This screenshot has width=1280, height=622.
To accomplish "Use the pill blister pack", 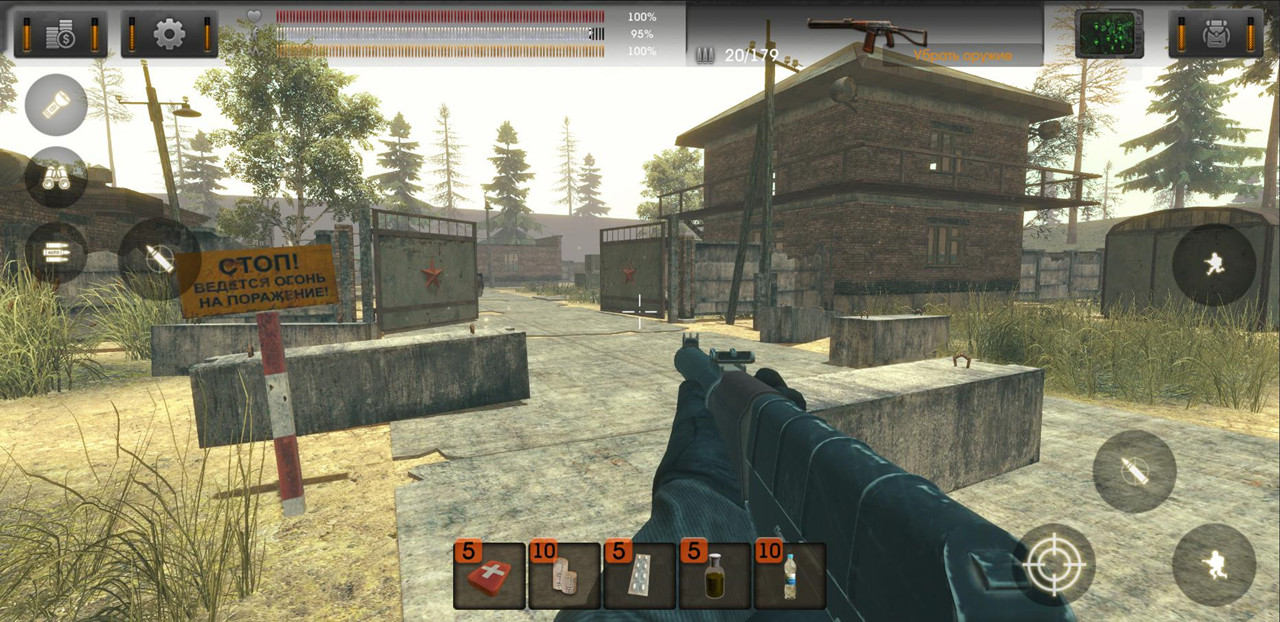I will (x=640, y=577).
